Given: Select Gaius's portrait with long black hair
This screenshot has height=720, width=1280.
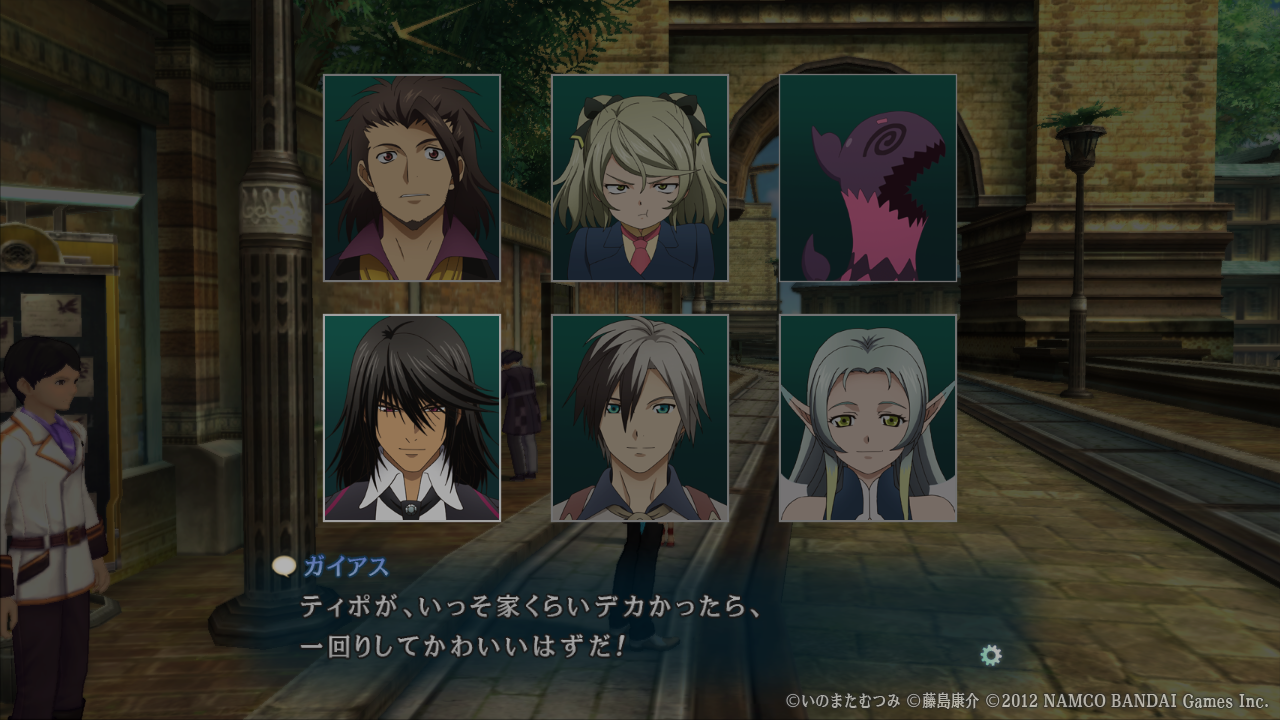Looking at the screenshot, I should [x=412, y=418].
